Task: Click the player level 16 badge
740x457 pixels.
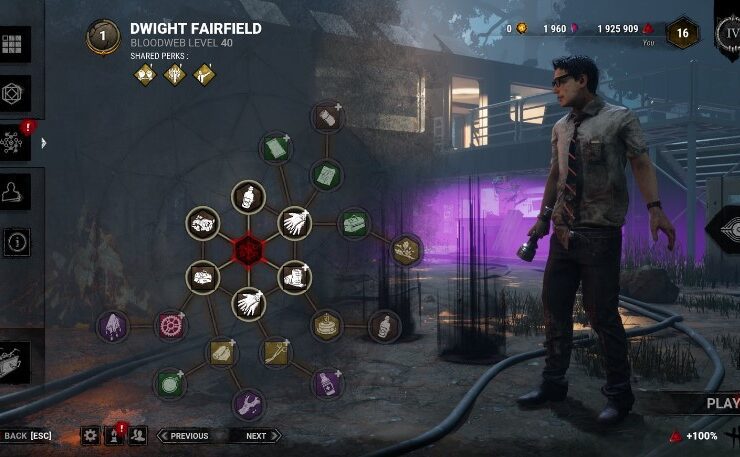Action: point(682,31)
